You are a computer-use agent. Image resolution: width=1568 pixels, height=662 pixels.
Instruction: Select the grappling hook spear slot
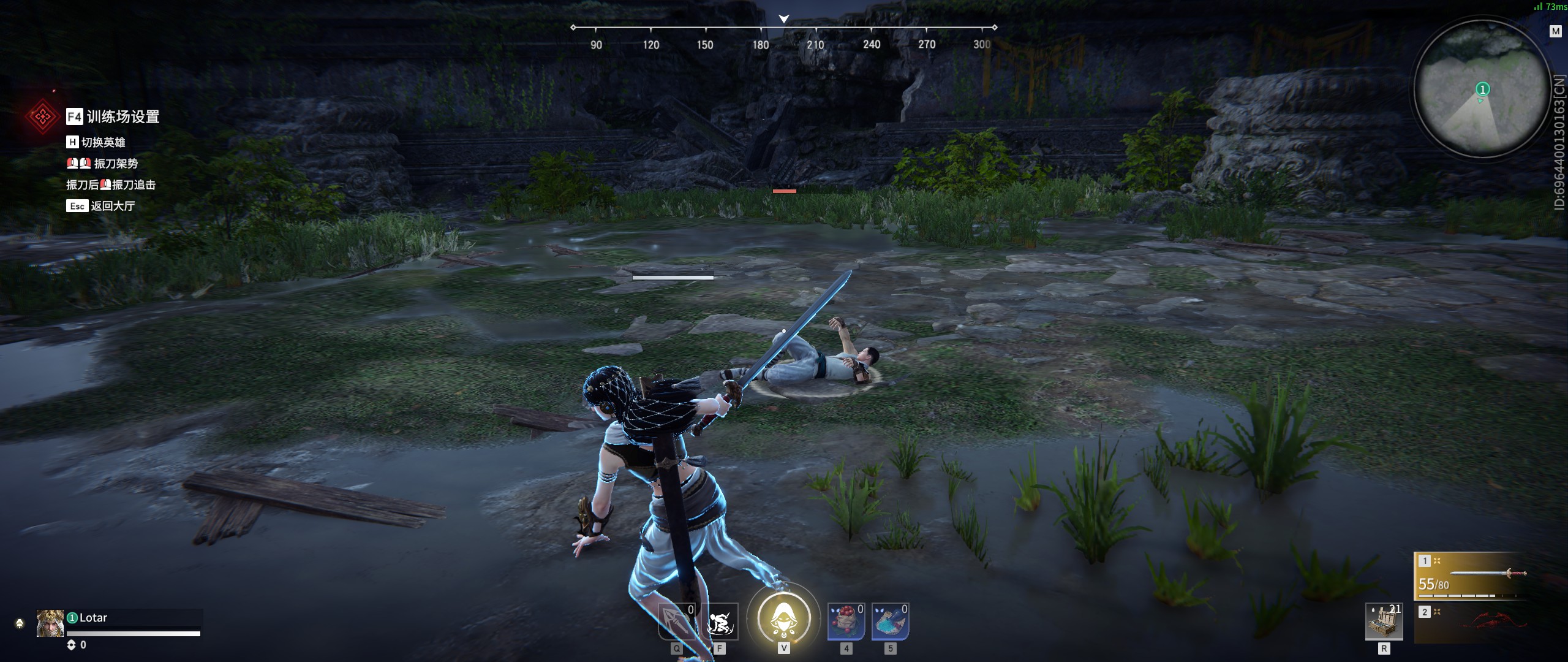tap(676, 622)
